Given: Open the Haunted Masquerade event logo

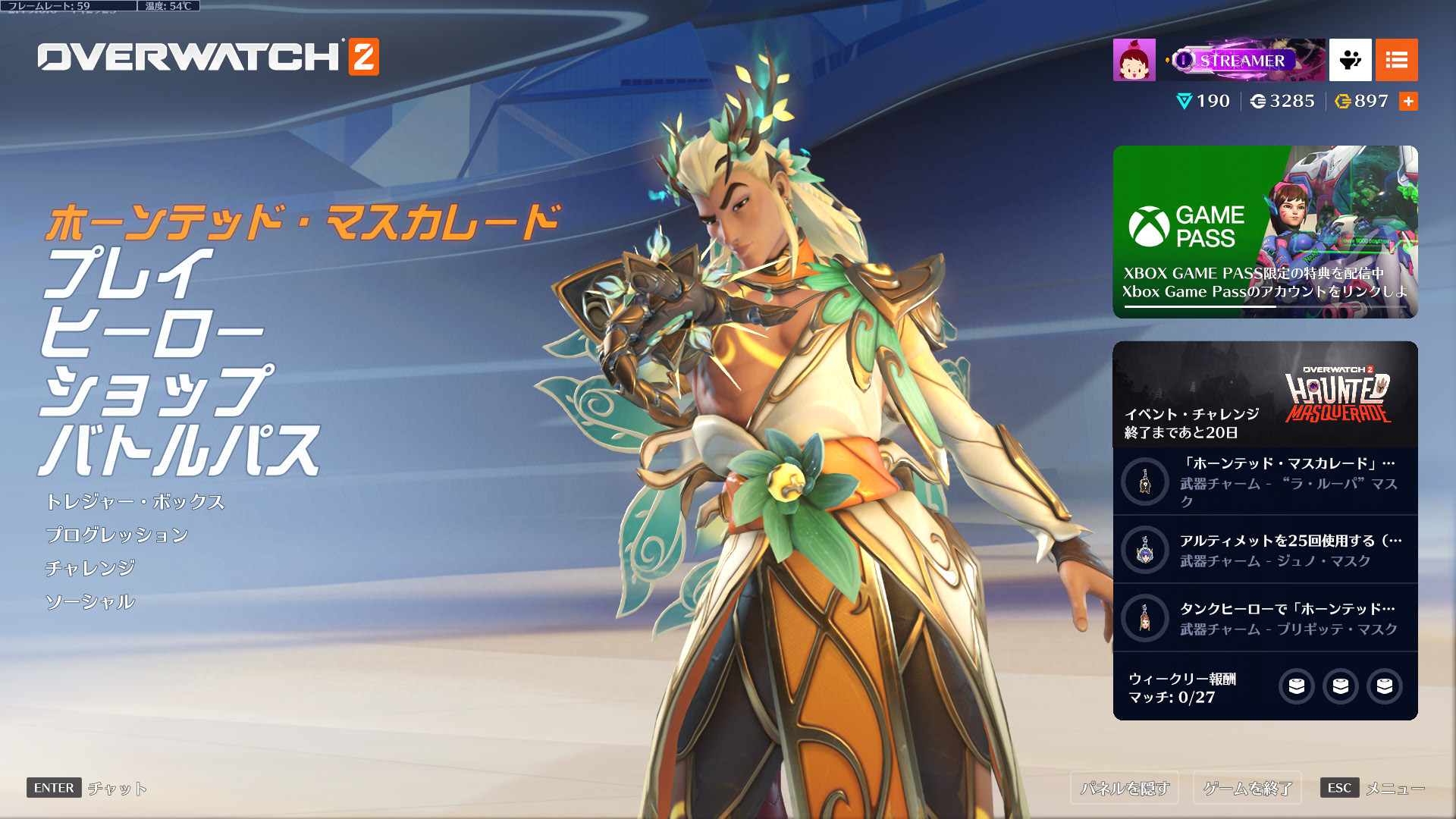Looking at the screenshot, I should 1337,394.
